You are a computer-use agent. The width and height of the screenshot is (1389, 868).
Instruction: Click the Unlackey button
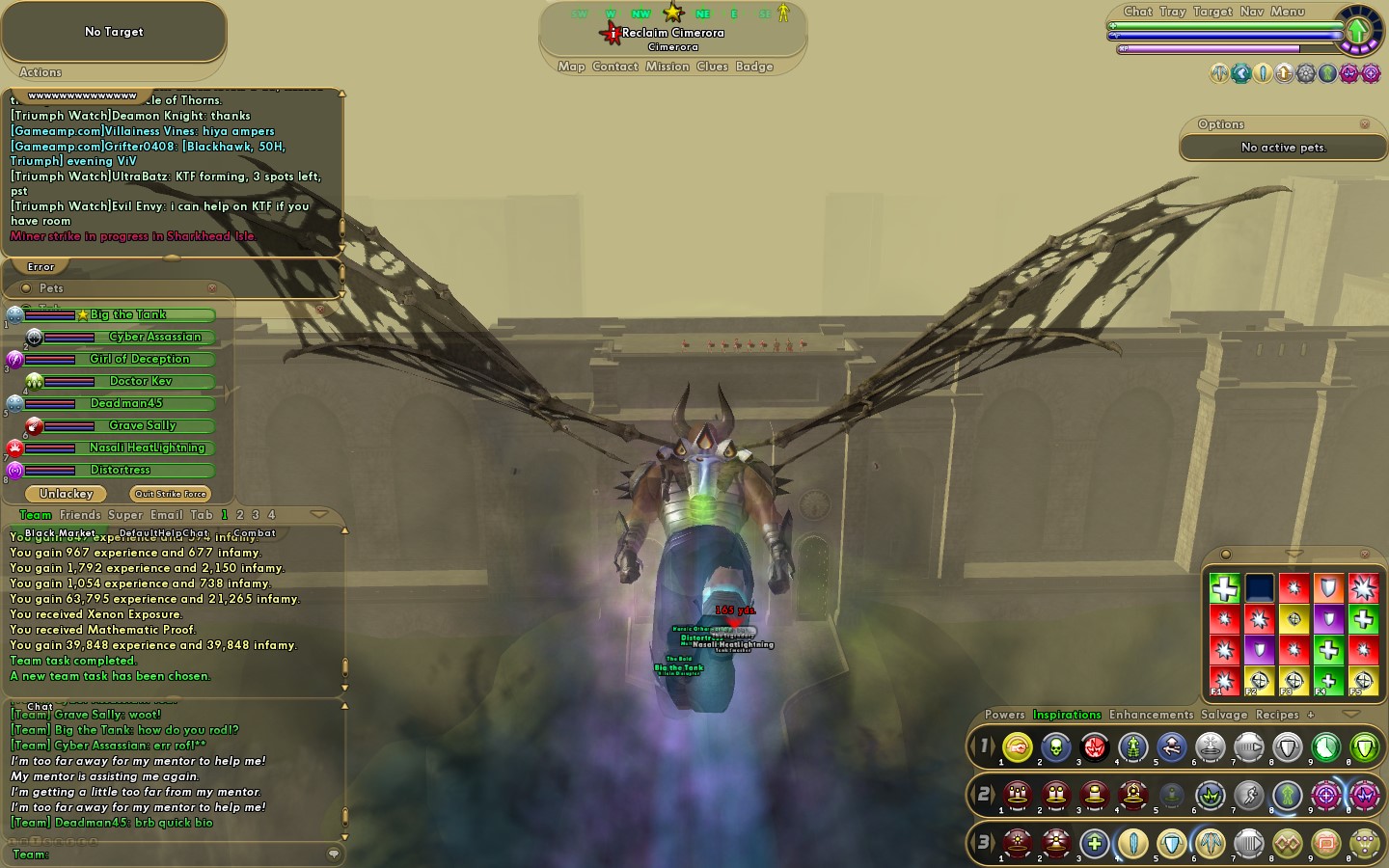tap(66, 494)
